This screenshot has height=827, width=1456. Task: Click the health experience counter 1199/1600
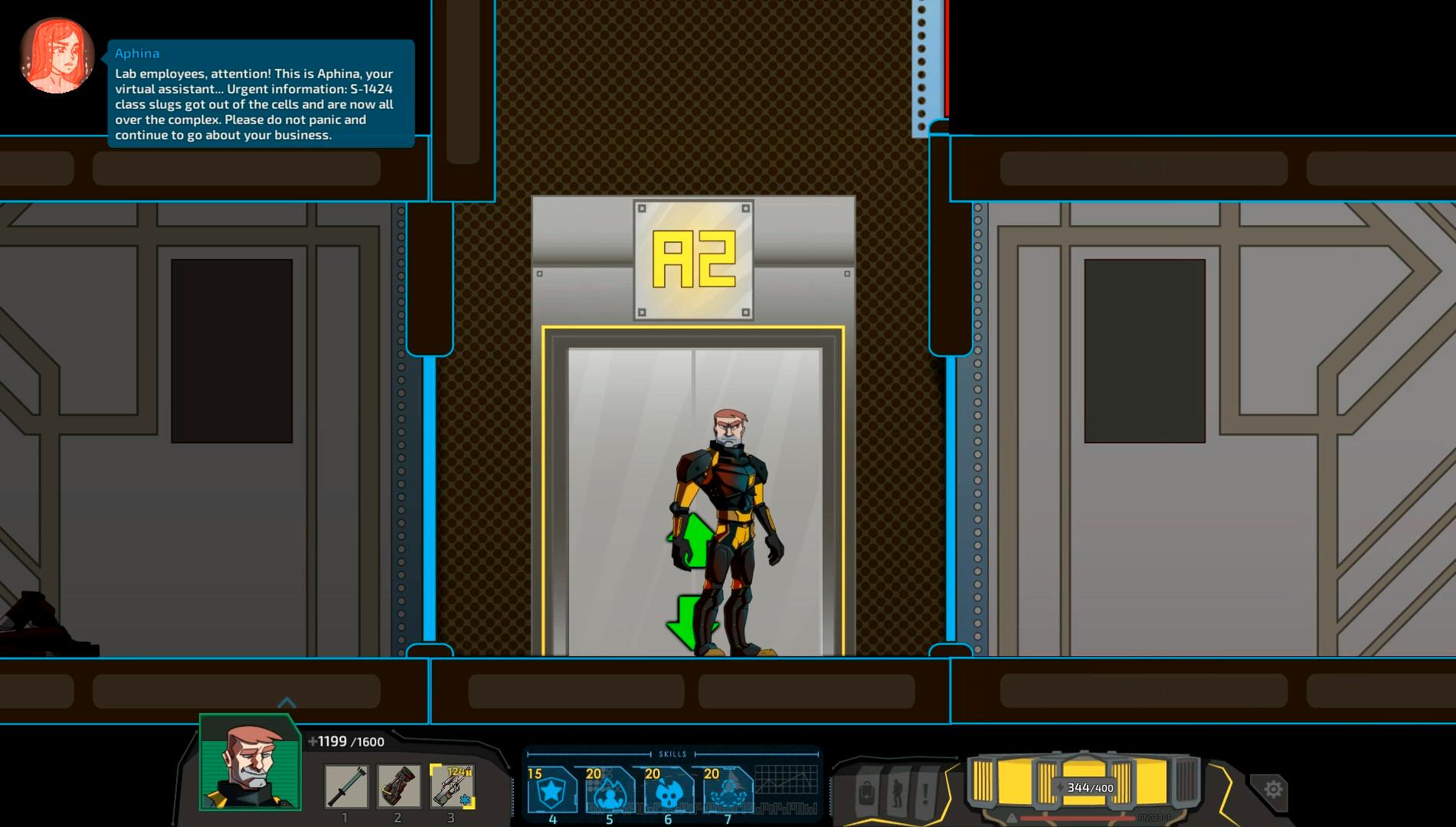344,741
